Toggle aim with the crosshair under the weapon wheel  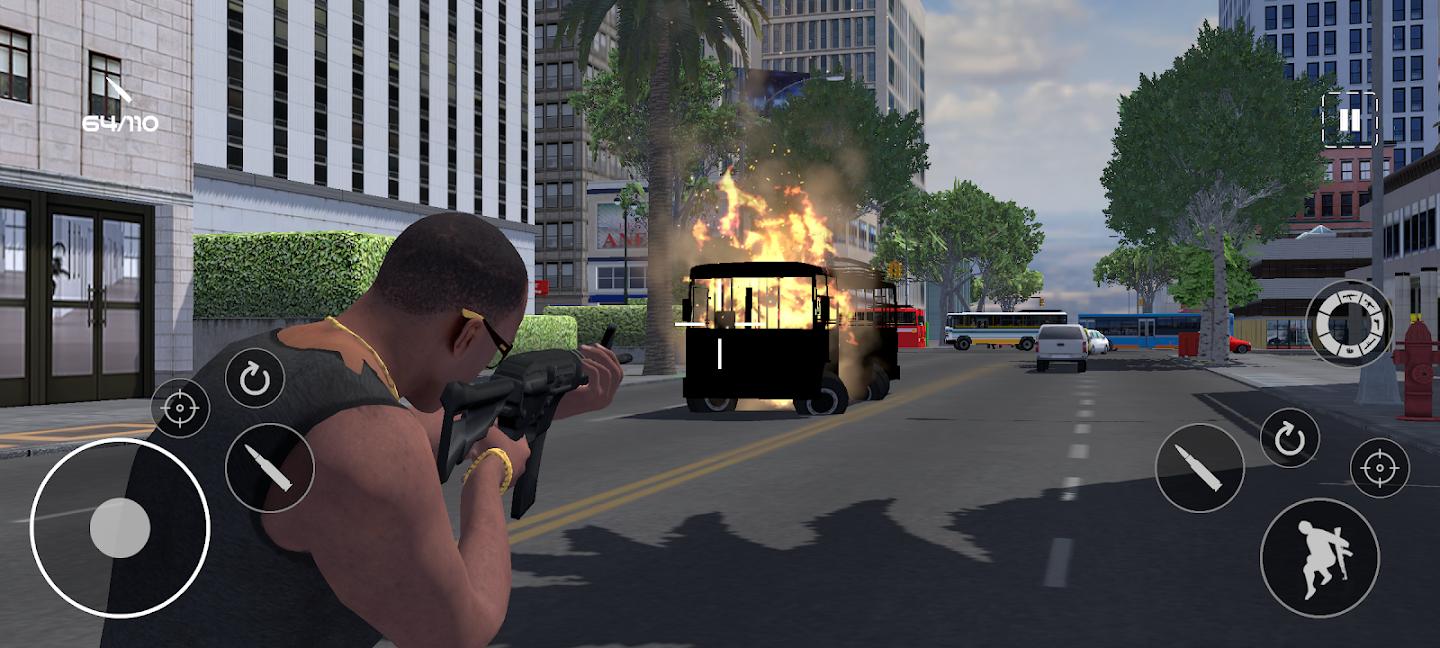1379,467
